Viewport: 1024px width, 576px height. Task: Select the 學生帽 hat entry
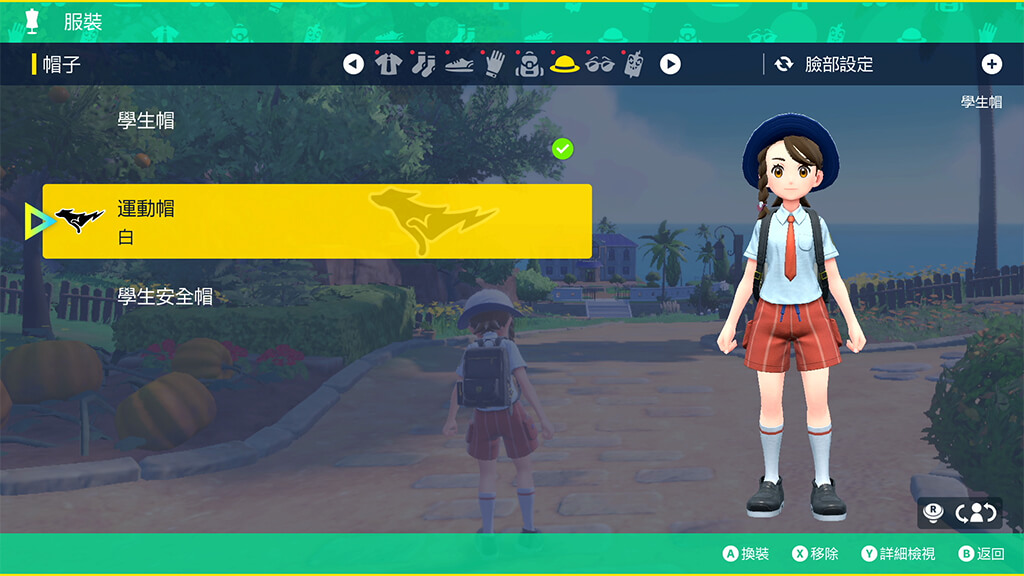146,121
